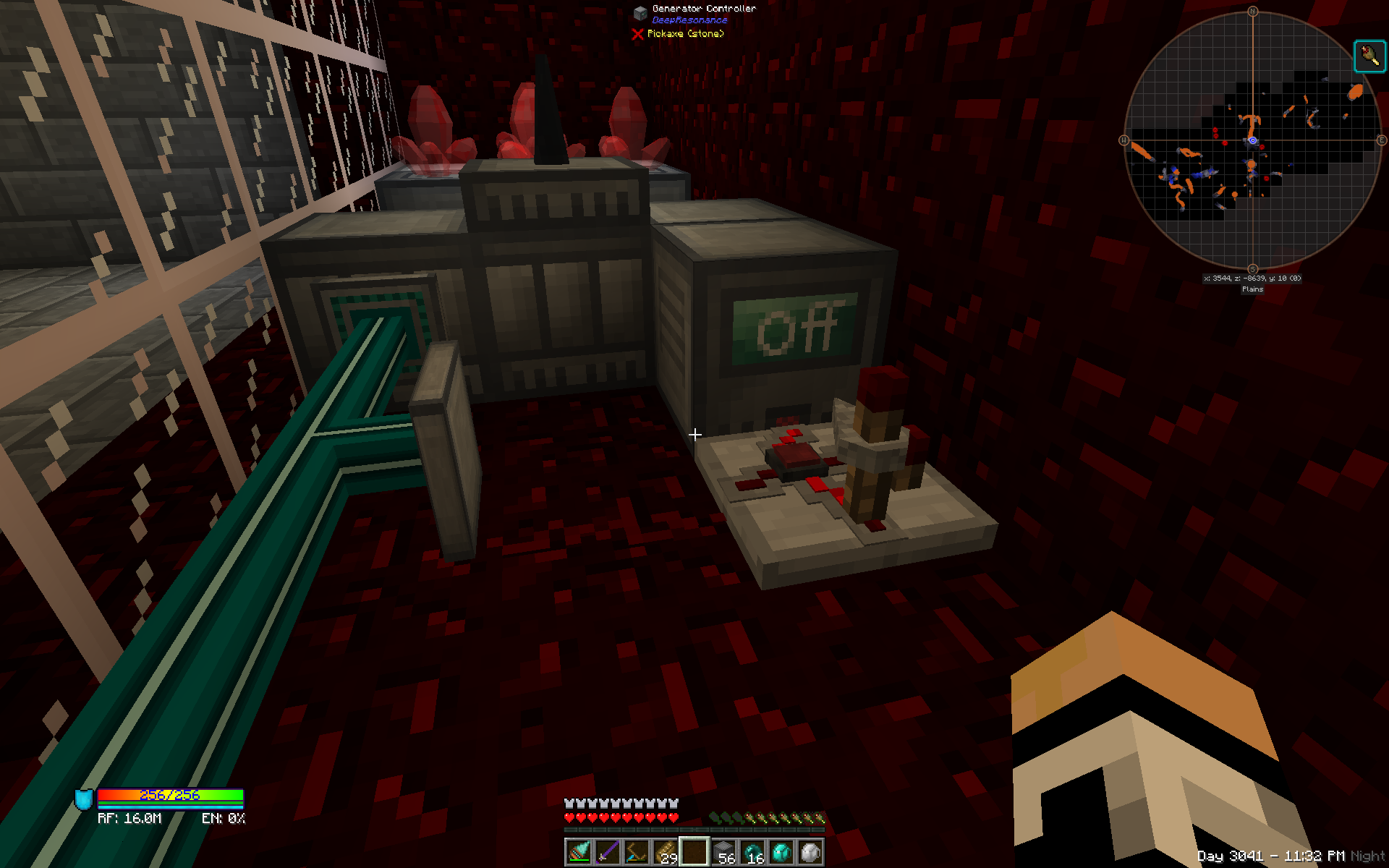Select the diamond helmet in the hotbar
Viewport: 1389px width, 868px height.
[x=783, y=851]
